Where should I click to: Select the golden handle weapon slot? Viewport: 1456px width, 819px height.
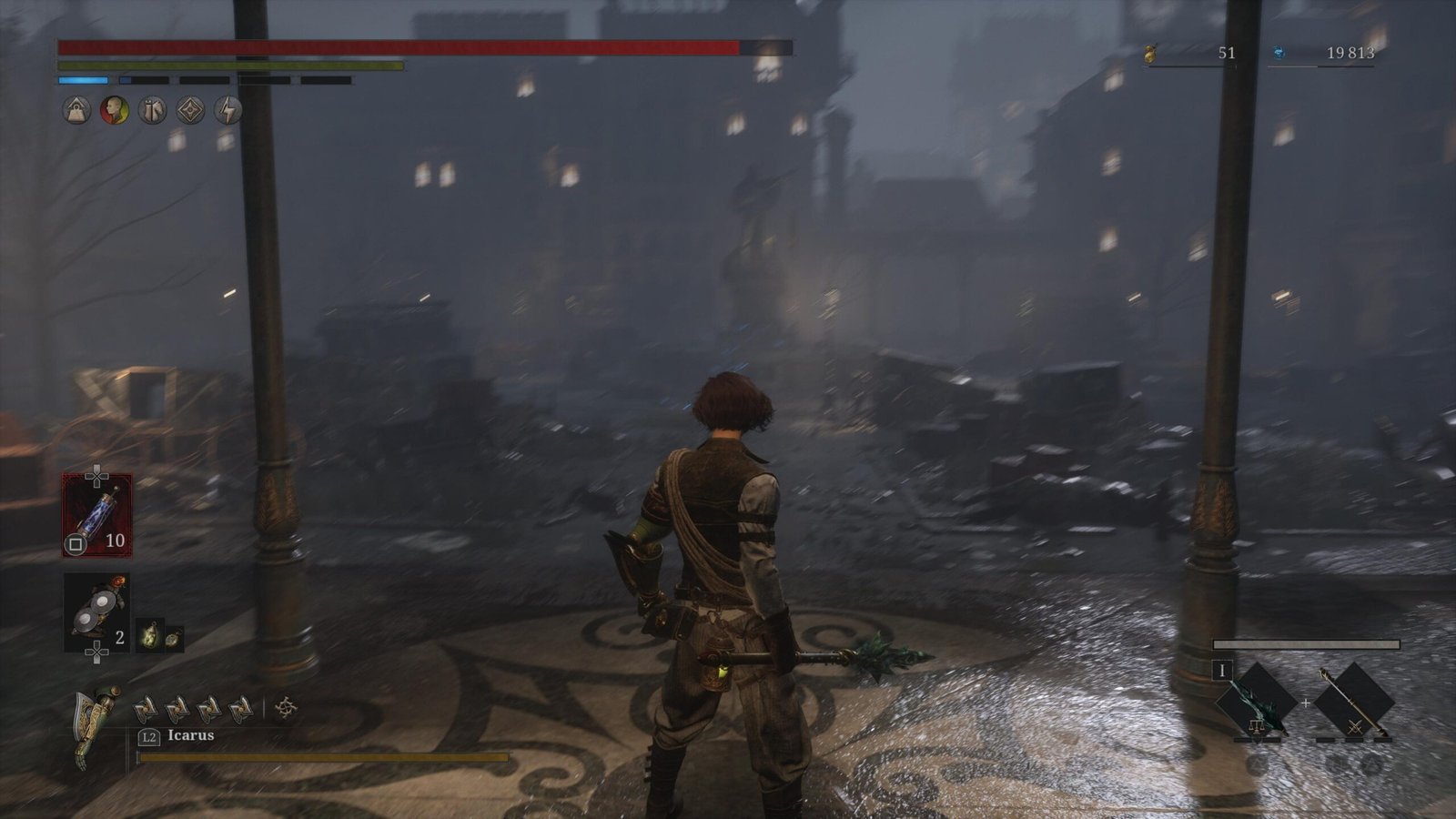click(1354, 703)
